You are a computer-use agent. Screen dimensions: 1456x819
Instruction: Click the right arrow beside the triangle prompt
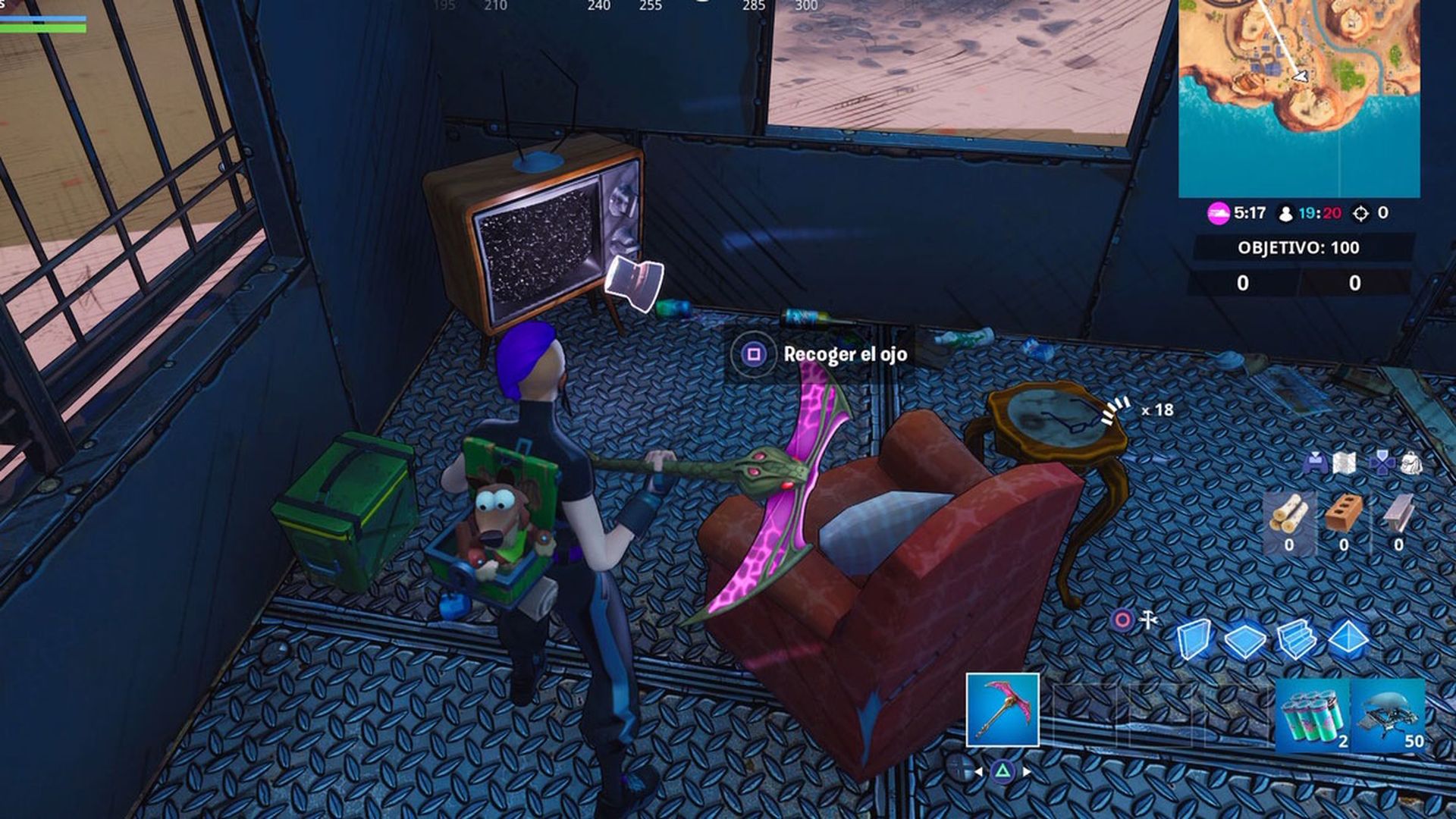pyautogui.click(x=1027, y=770)
